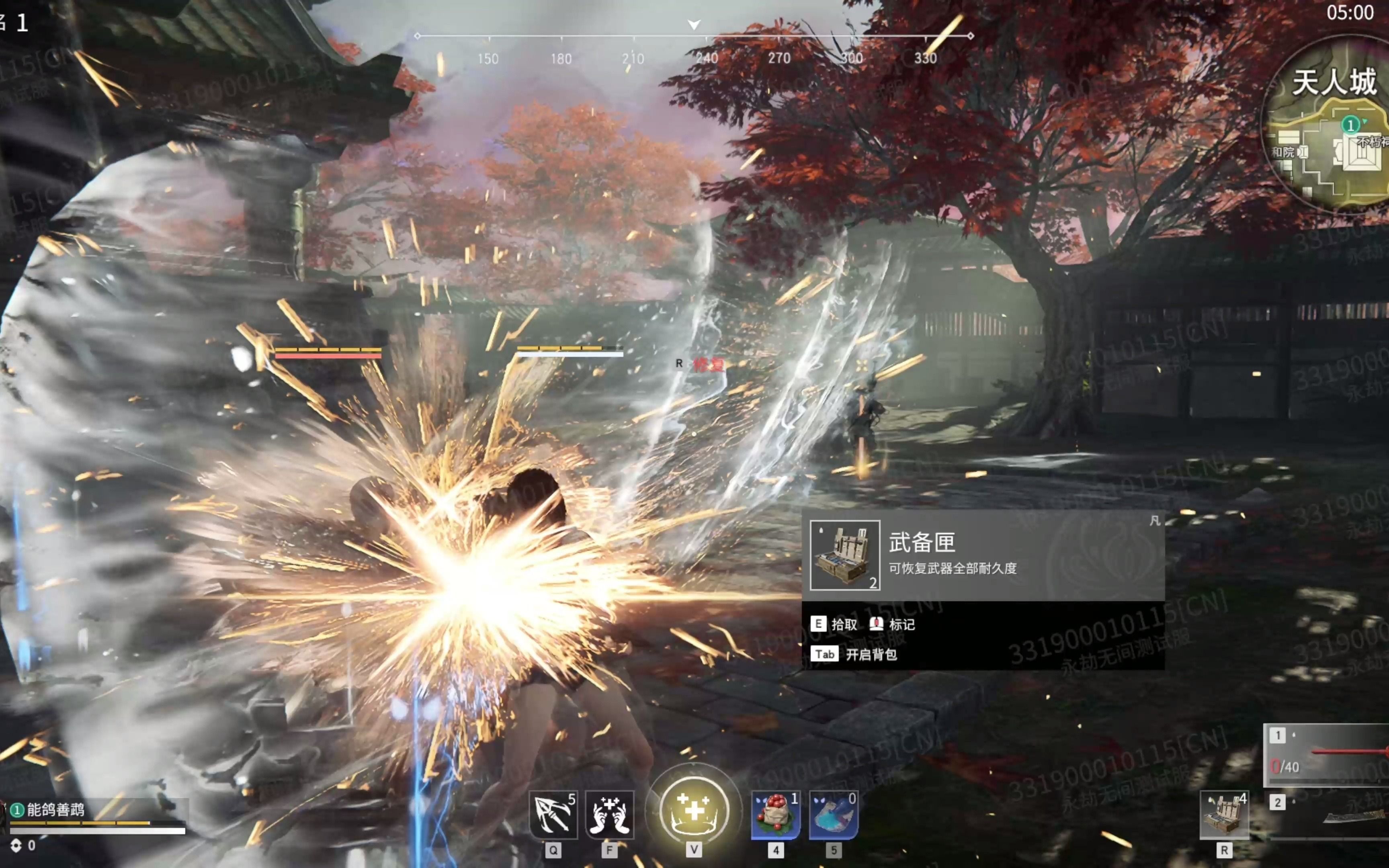Activate the grappling hook skill icon

tap(553, 815)
